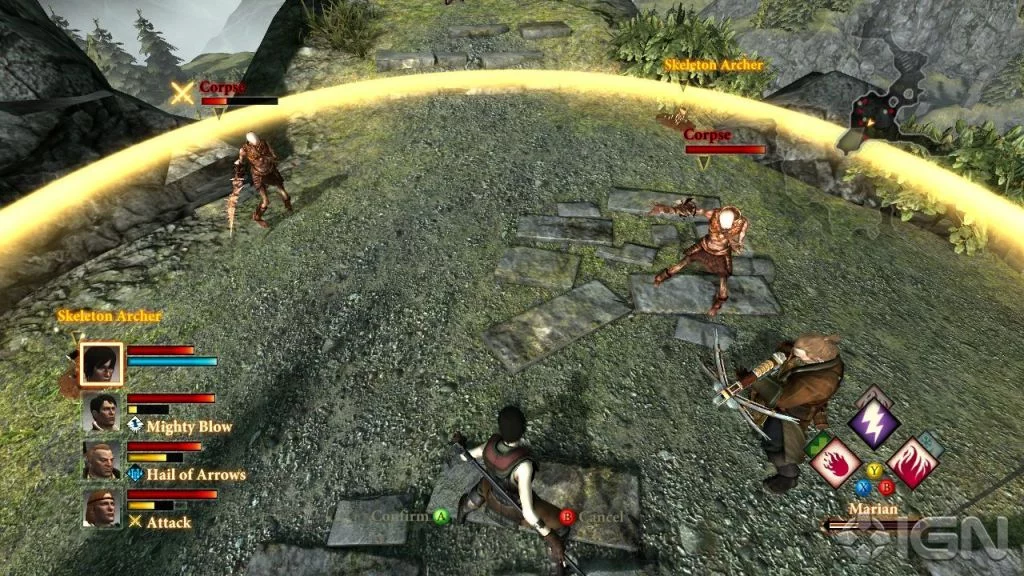Screen dimensions: 1024x576
Task: Click the Hail of Arrows ability icon
Action: 136,474
